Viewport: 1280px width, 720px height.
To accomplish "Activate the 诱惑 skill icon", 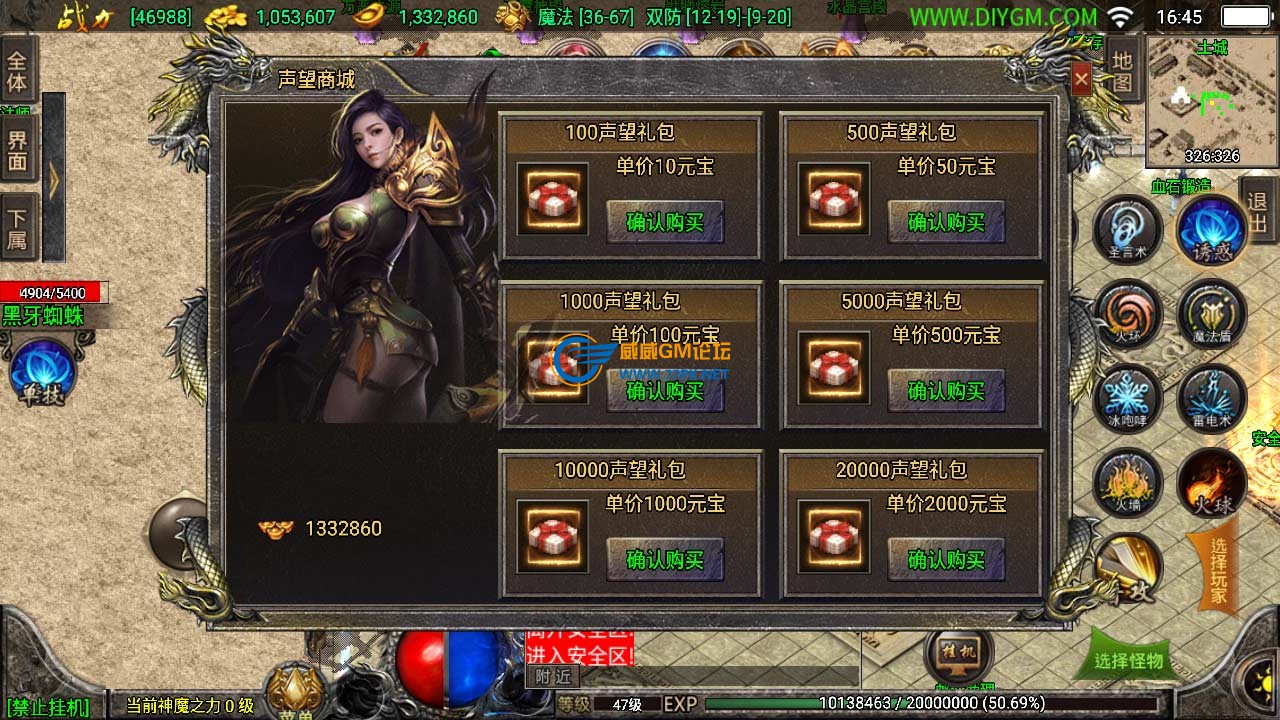I will 1211,230.
